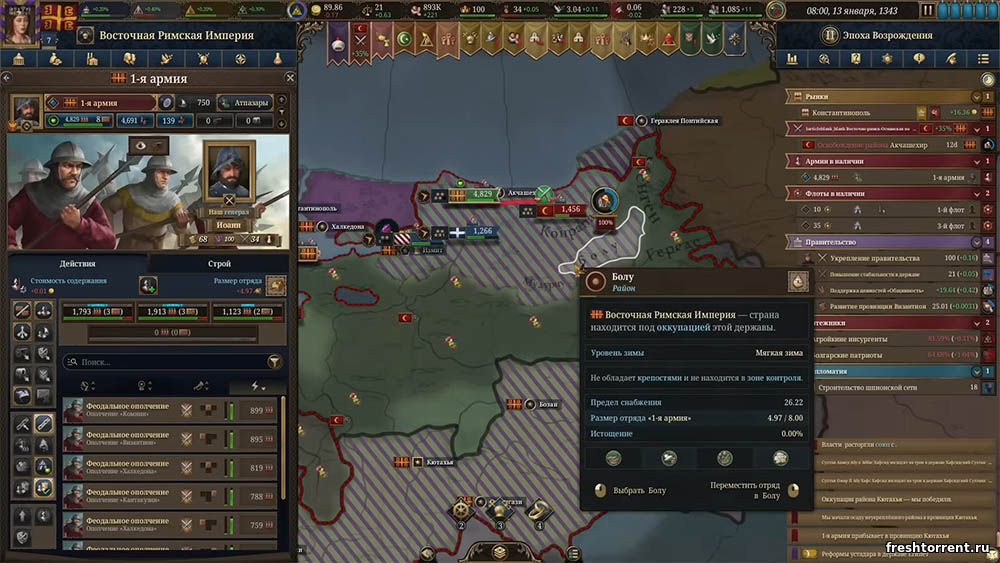The image size is (1000, 563).
Task: Select 3-й флот in the outliner
Action: pyautogui.click(x=890, y=225)
